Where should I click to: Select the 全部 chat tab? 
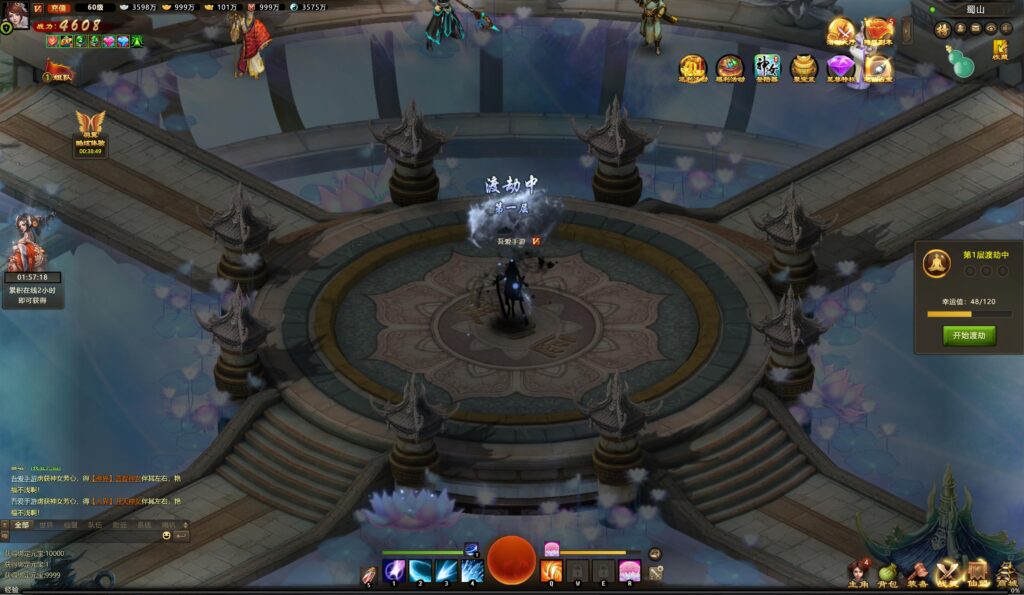click(21, 524)
